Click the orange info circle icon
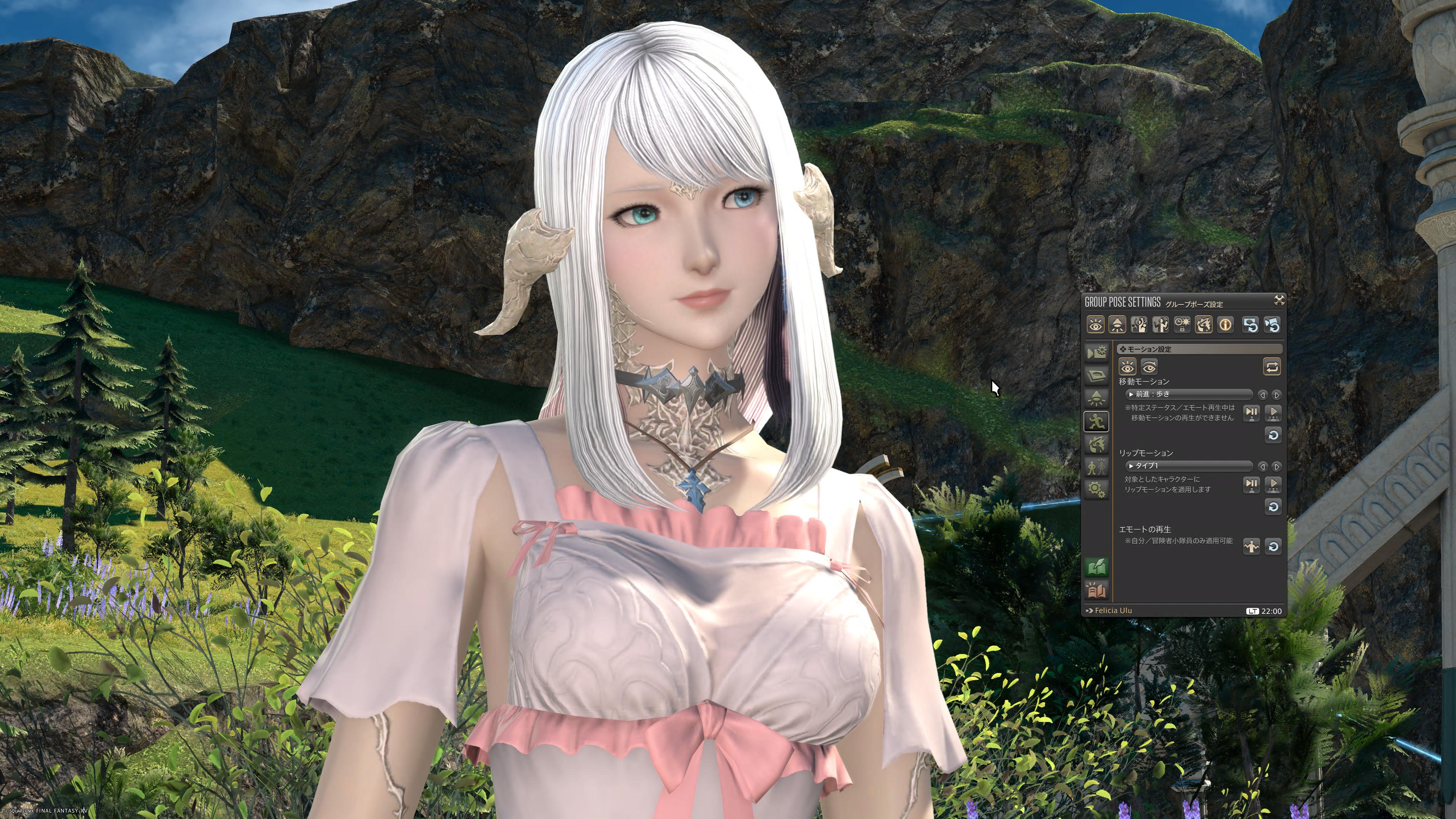The width and height of the screenshot is (1456, 819). 1225,325
